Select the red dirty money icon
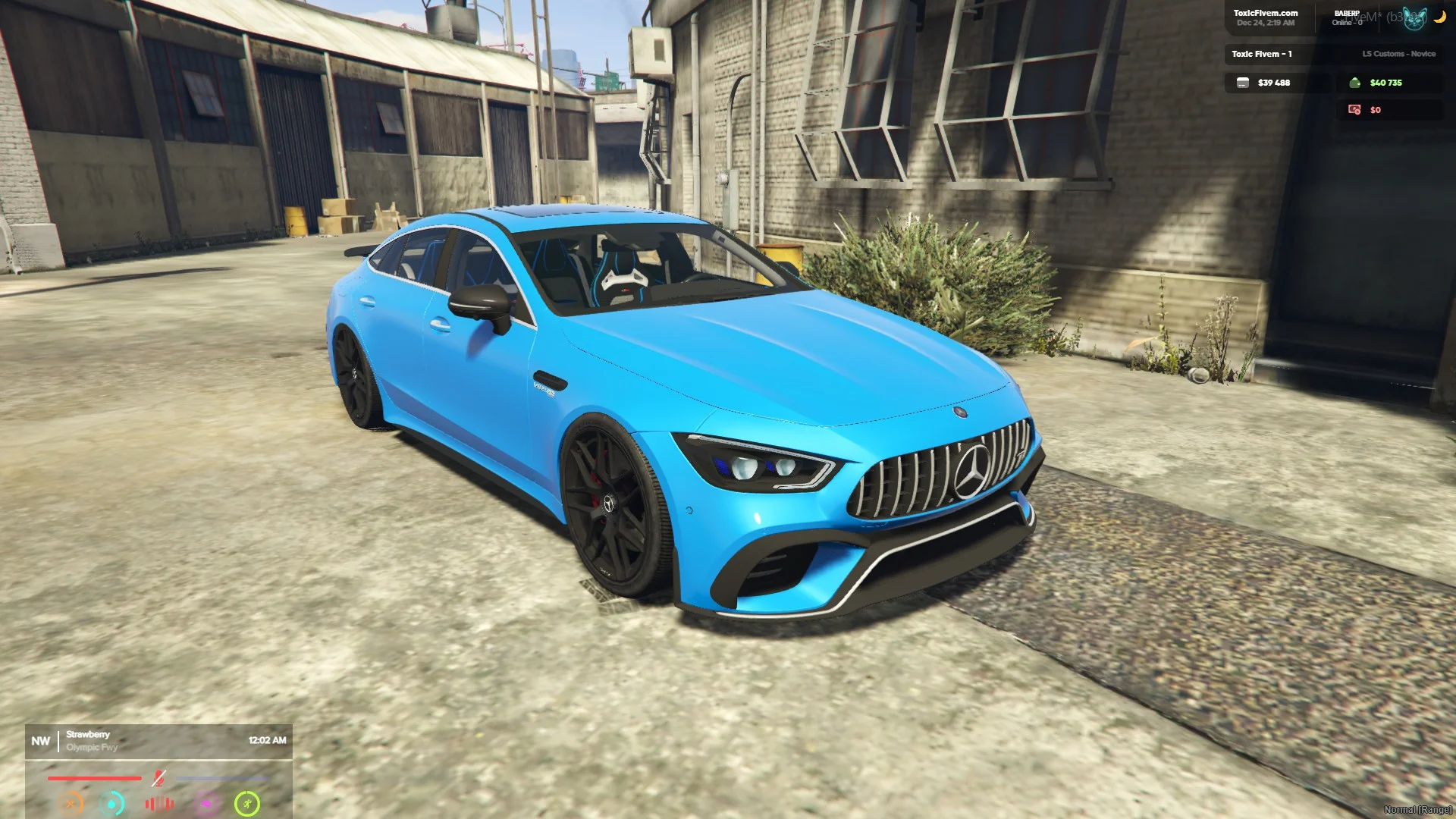This screenshot has width=1456, height=819. (1354, 110)
